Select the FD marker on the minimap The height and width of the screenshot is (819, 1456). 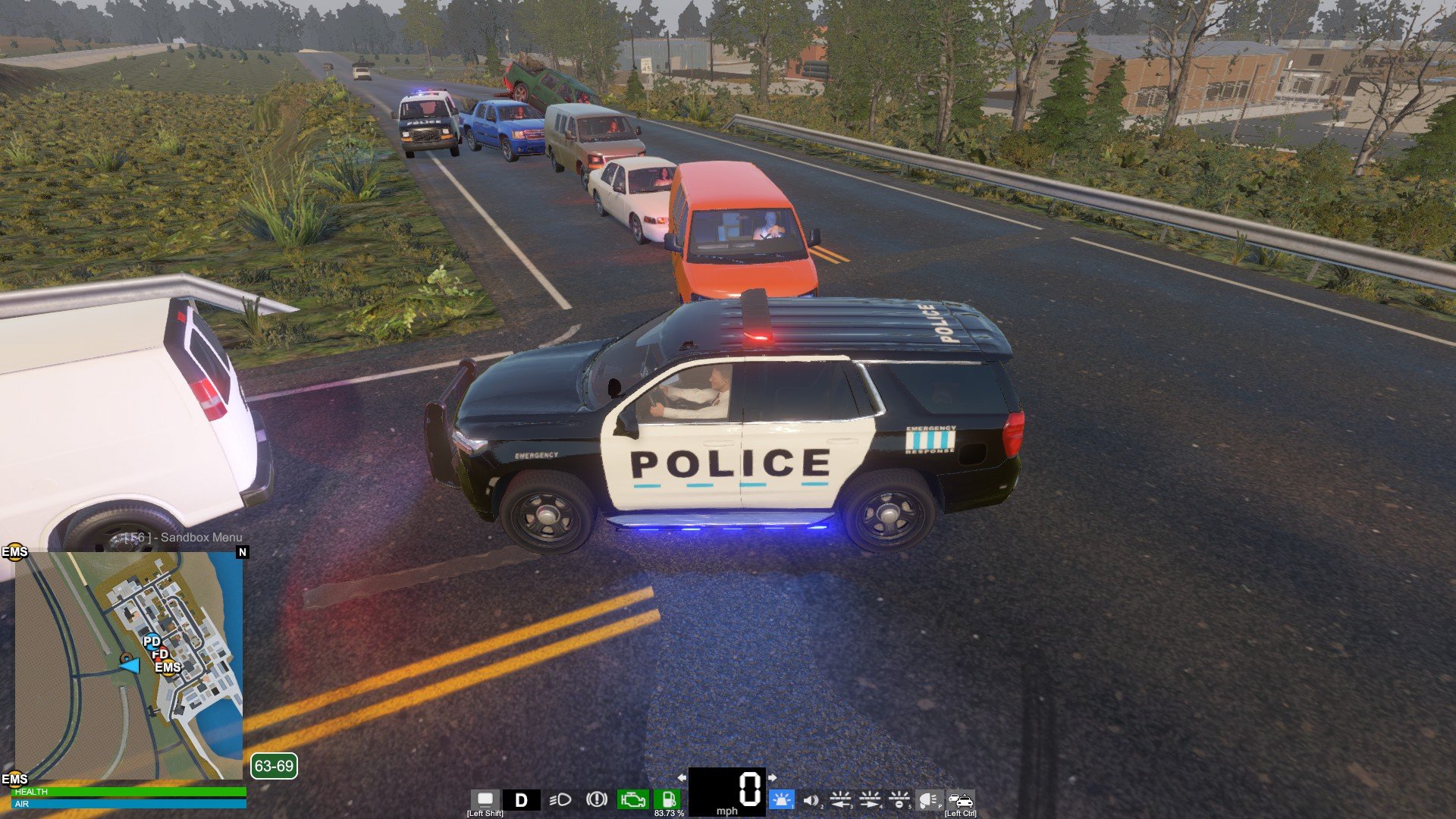point(160,654)
